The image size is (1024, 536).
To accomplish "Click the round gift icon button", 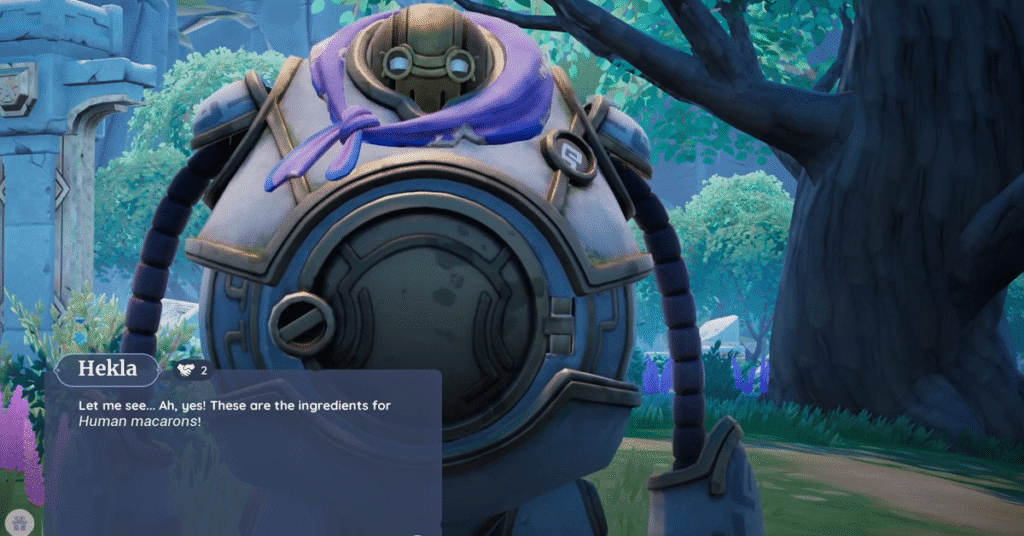I will tap(20, 521).
